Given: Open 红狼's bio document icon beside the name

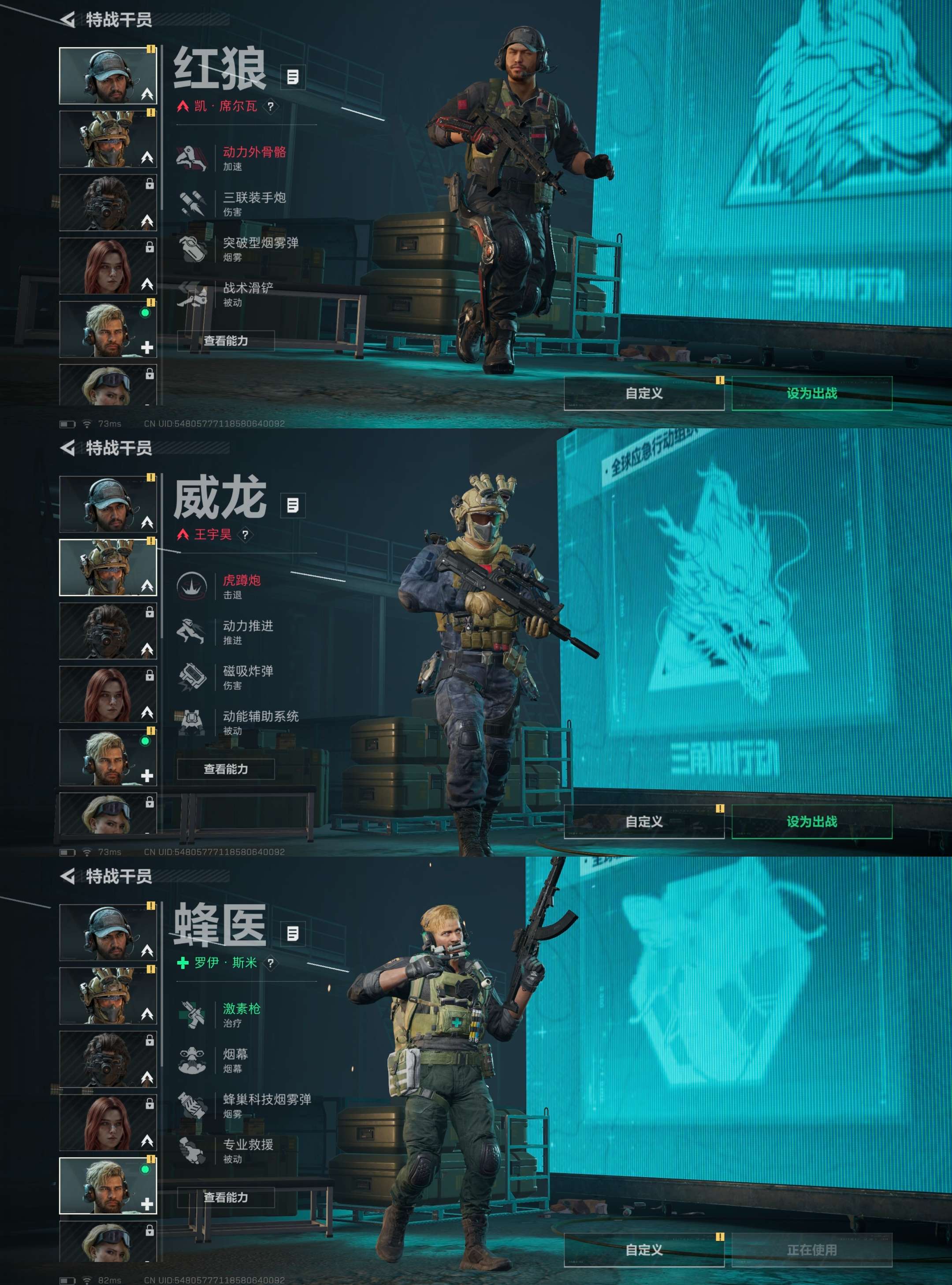Looking at the screenshot, I should coord(293,76).
